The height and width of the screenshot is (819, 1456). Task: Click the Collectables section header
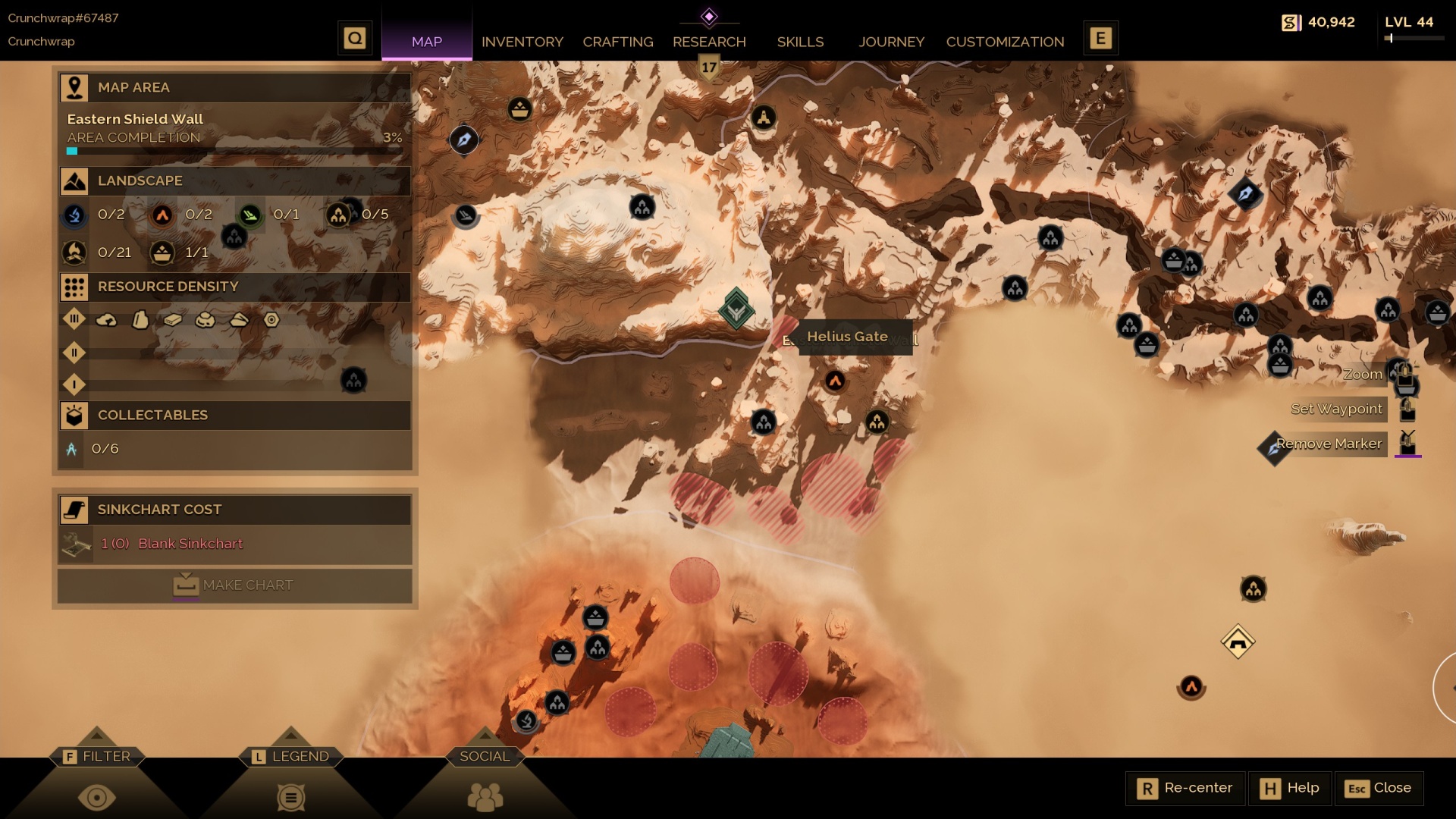pyautogui.click(x=235, y=416)
